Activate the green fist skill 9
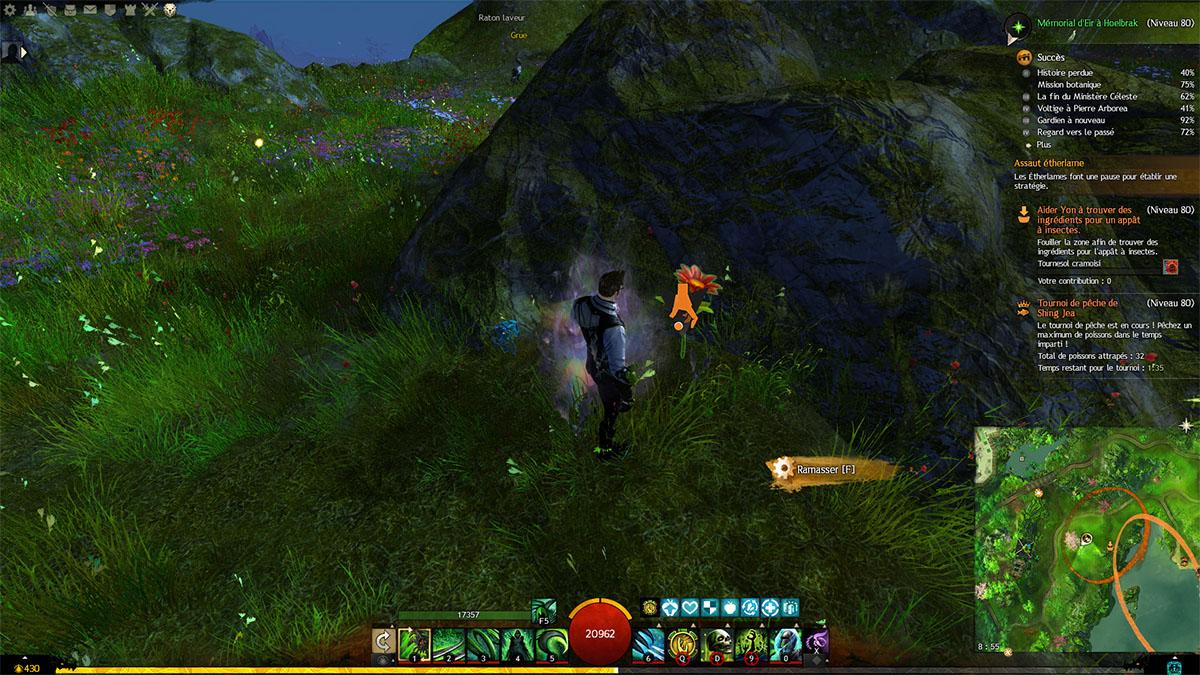The height and width of the screenshot is (675, 1200). click(x=752, y=642)
